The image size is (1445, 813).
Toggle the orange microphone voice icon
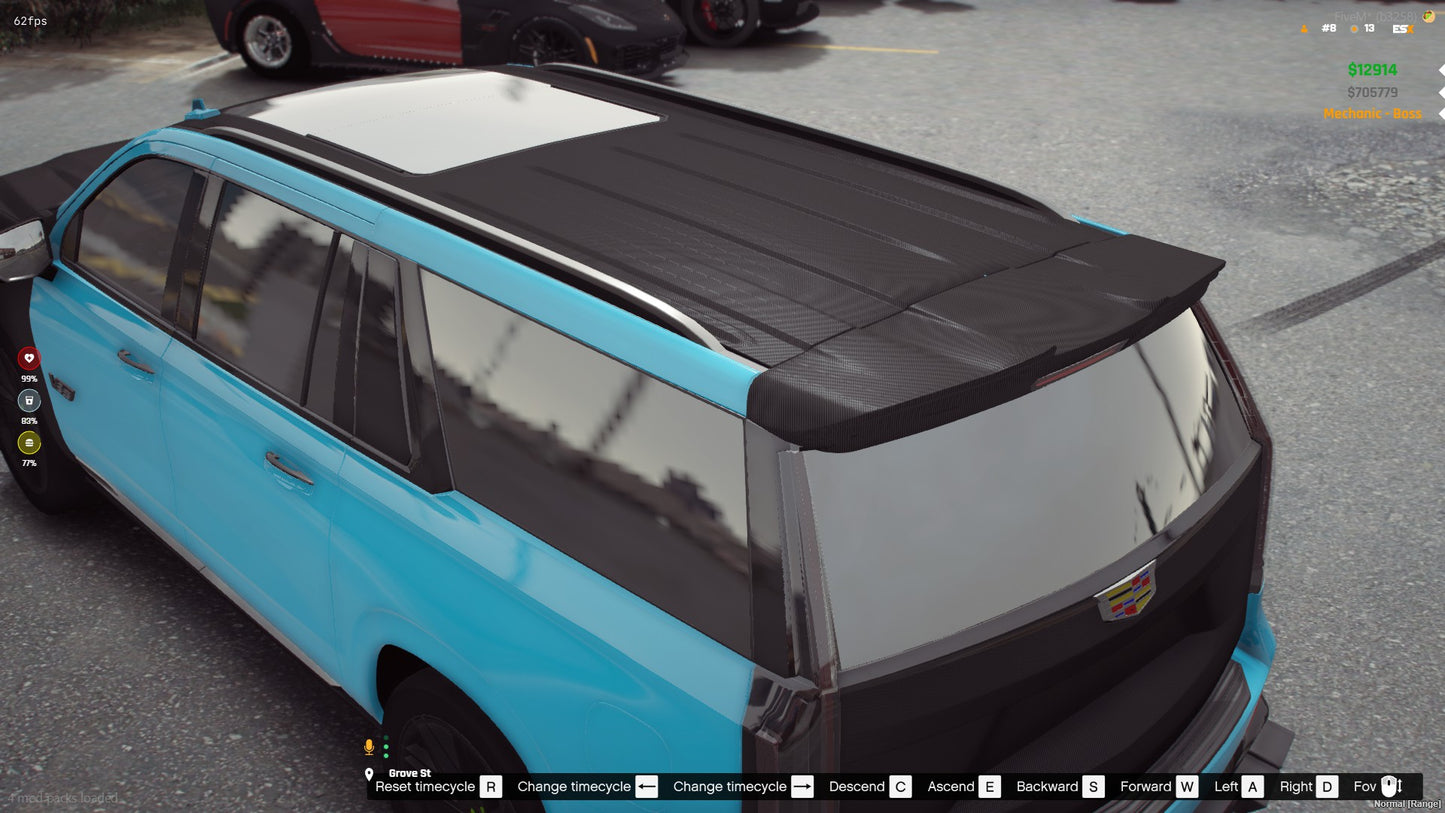coord(369,747)
